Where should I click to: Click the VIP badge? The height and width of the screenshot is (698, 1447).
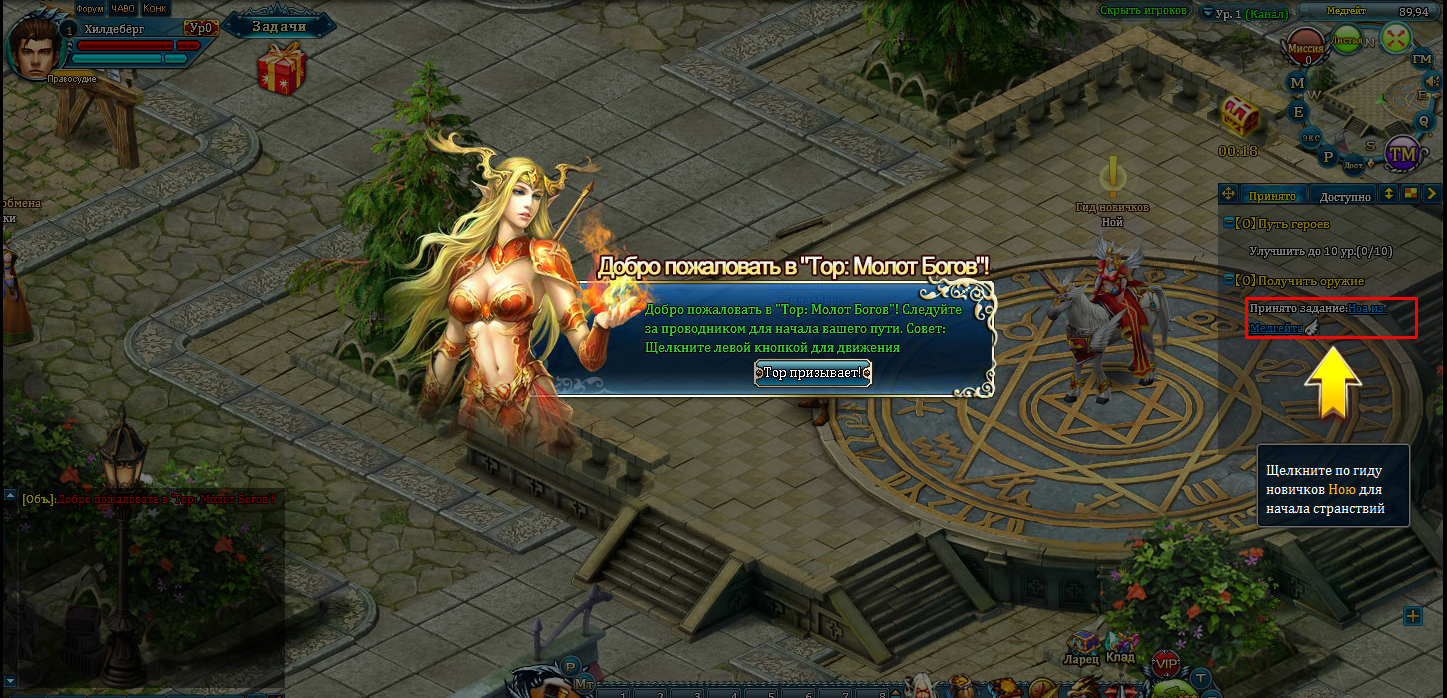pos(1166,663)
